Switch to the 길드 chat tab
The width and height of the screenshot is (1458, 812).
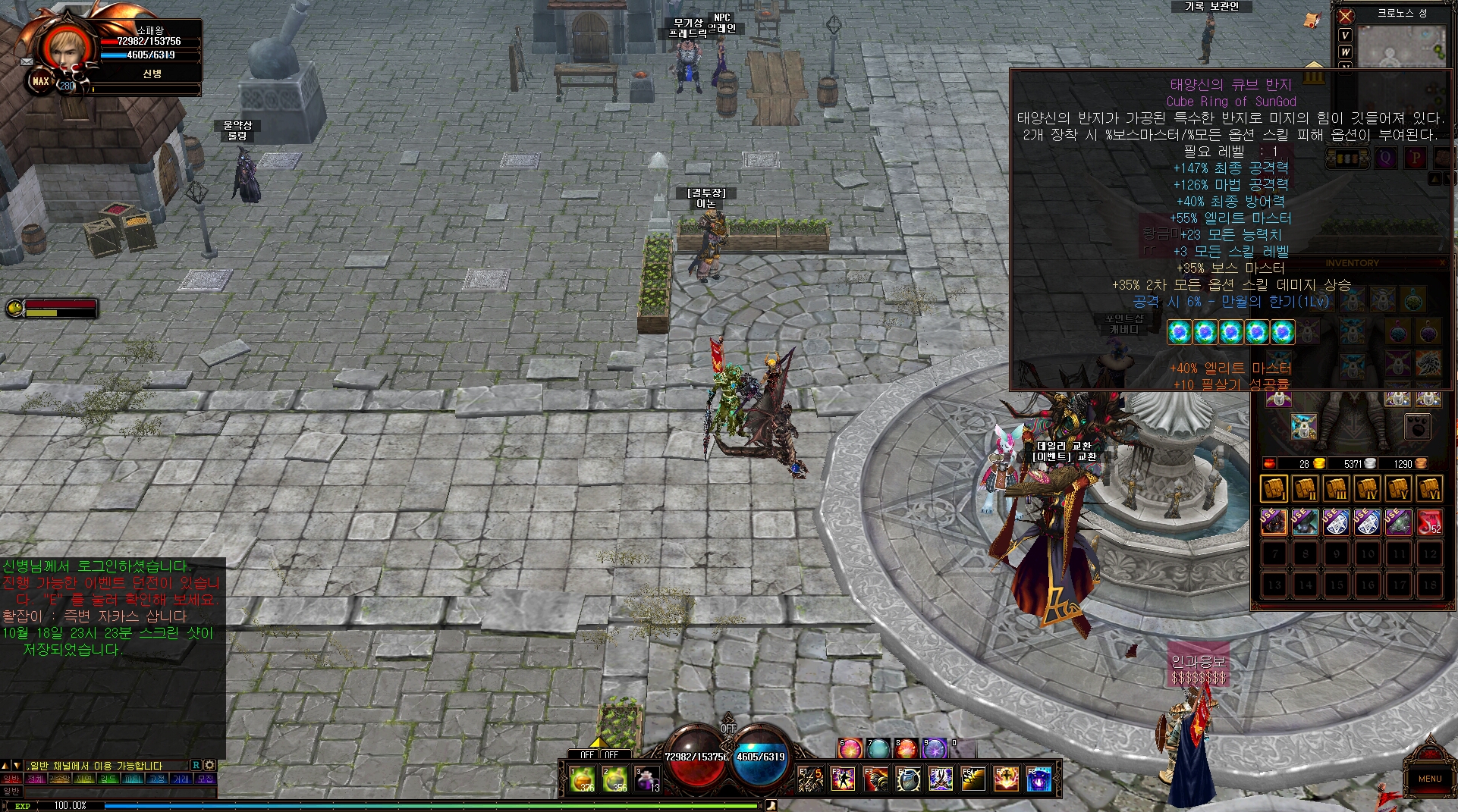point(108,779)
